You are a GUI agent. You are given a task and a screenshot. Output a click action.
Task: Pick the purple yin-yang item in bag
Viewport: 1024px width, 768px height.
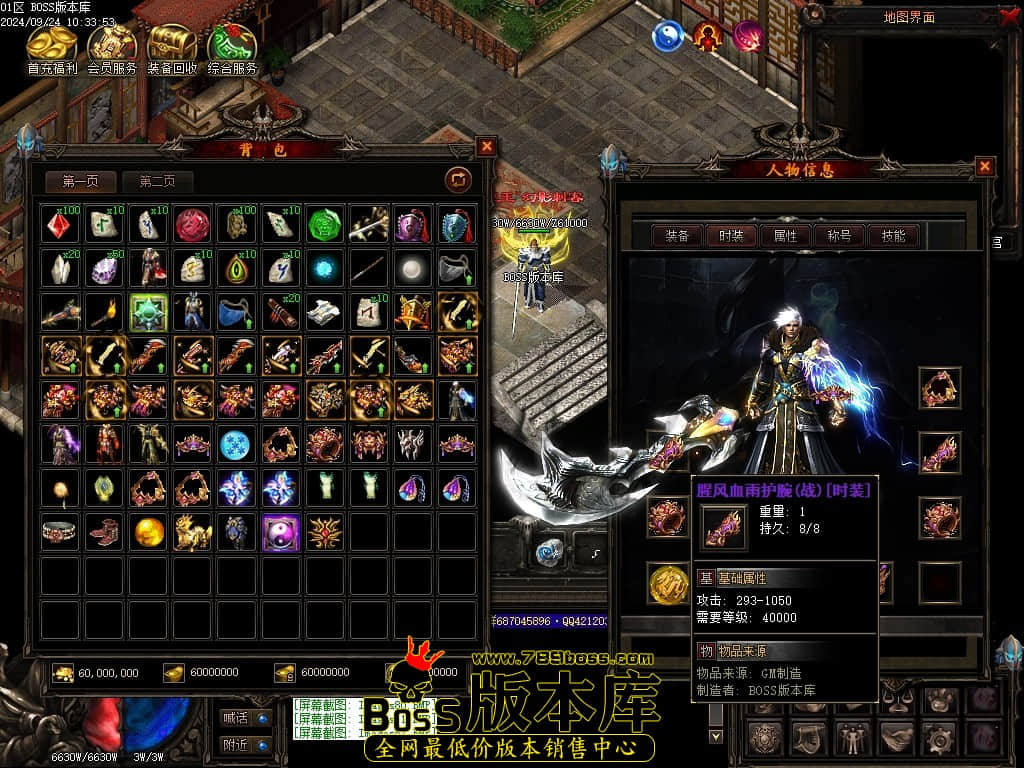[x=281, y=532]
